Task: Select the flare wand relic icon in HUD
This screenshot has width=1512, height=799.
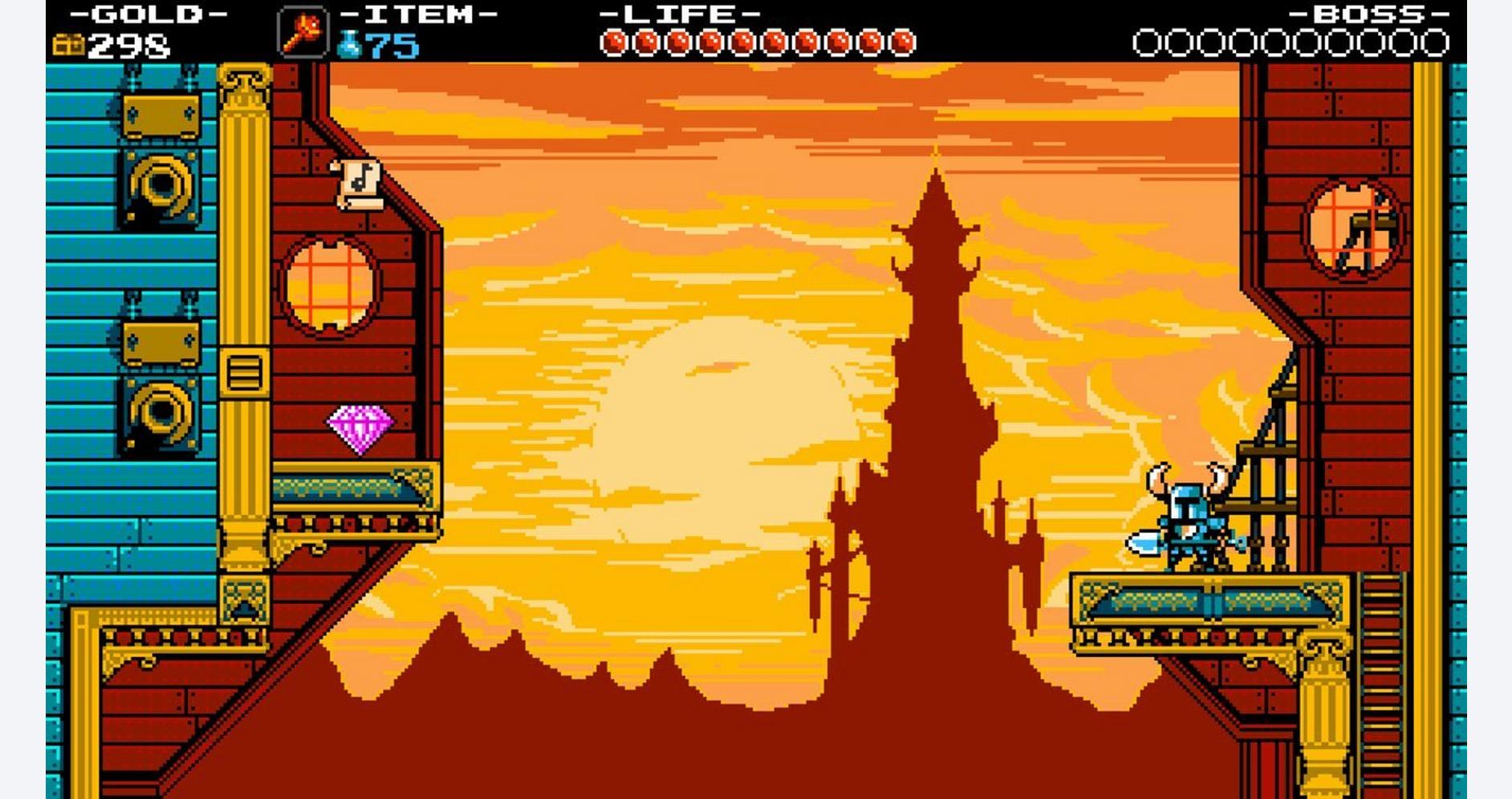Action: [x=303, y=34]
